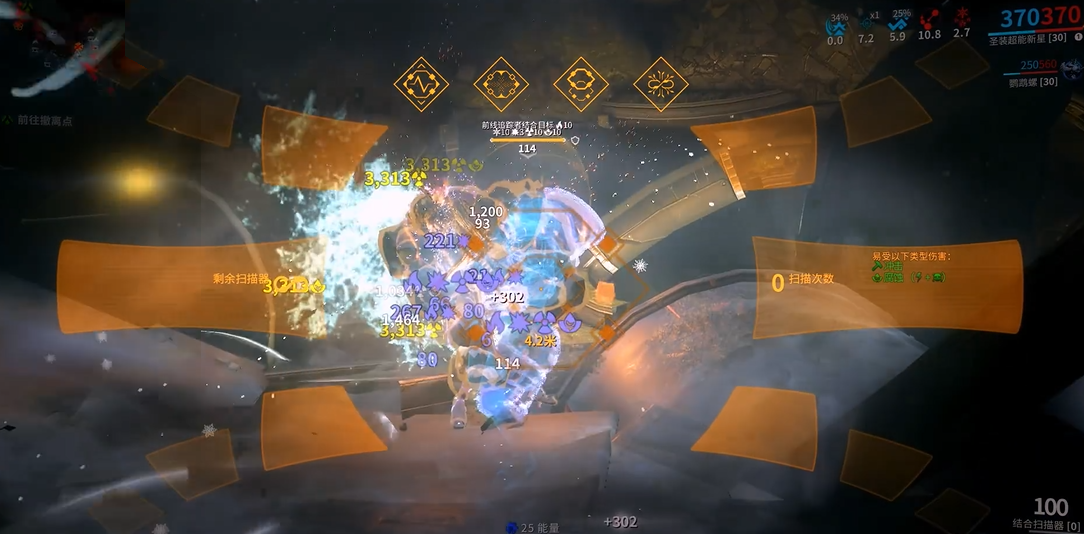Select the cross-pattern diamond scanner icon
The image size is (1084, 534).
[x=500, y=84]
